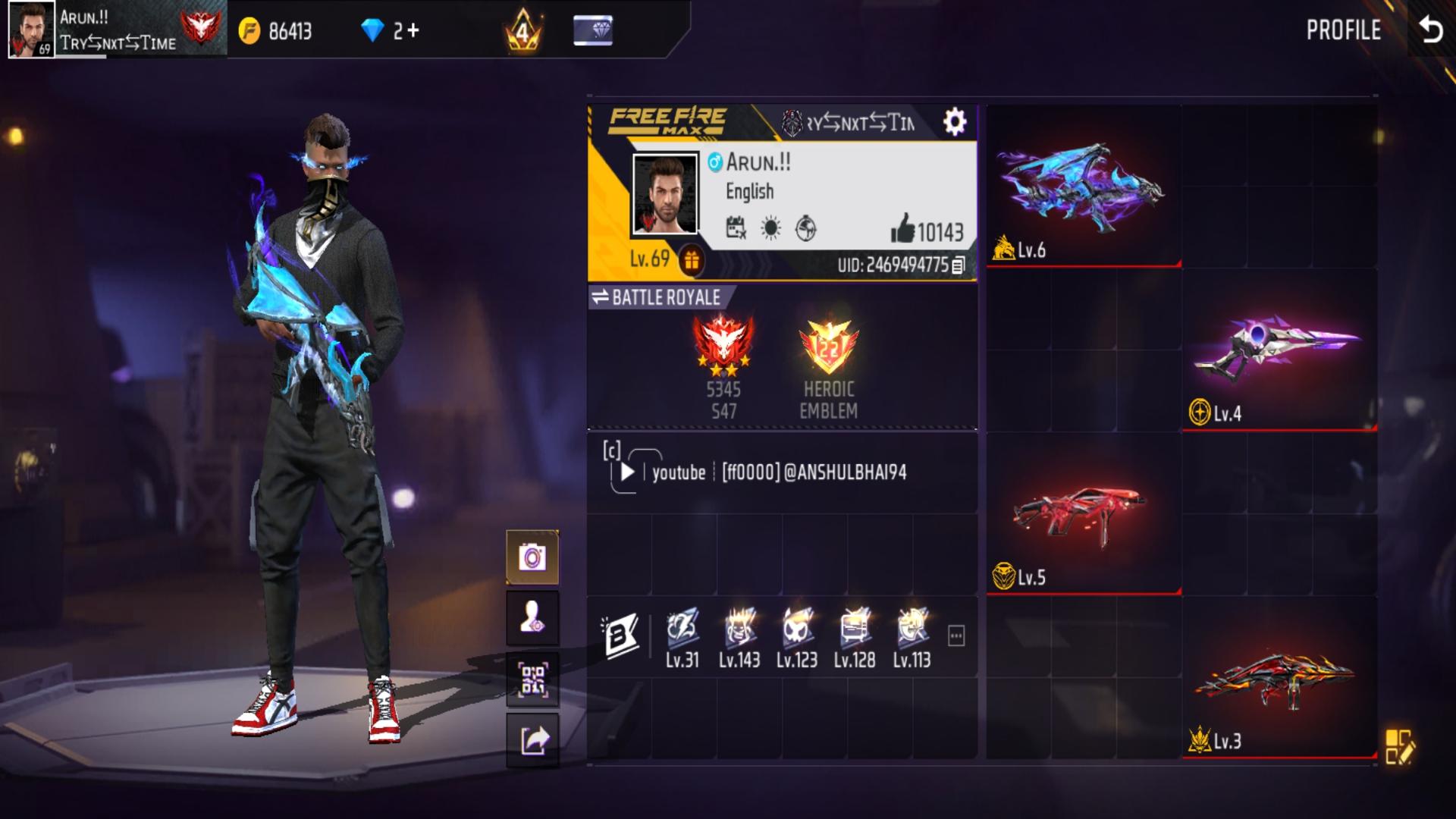This screenshot has width=1456, height=819.
Task: Open the Heroic Emblem badge
Action: [x=828, y=349]
